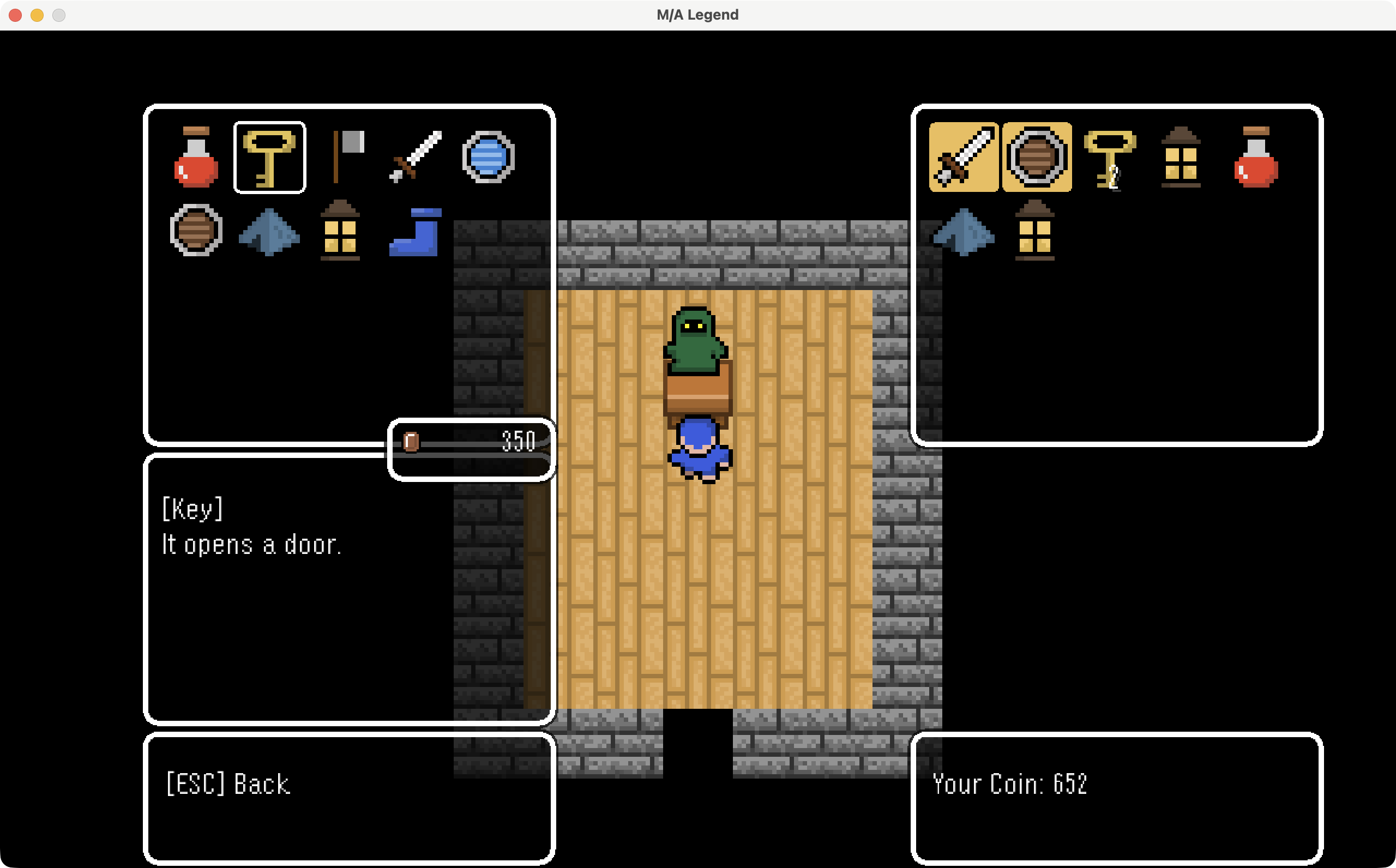This screenshot has width=1396, height=868.
Task: Select the key stack in your inventory
Action: pyautogui.click(x=1109, y=157)
